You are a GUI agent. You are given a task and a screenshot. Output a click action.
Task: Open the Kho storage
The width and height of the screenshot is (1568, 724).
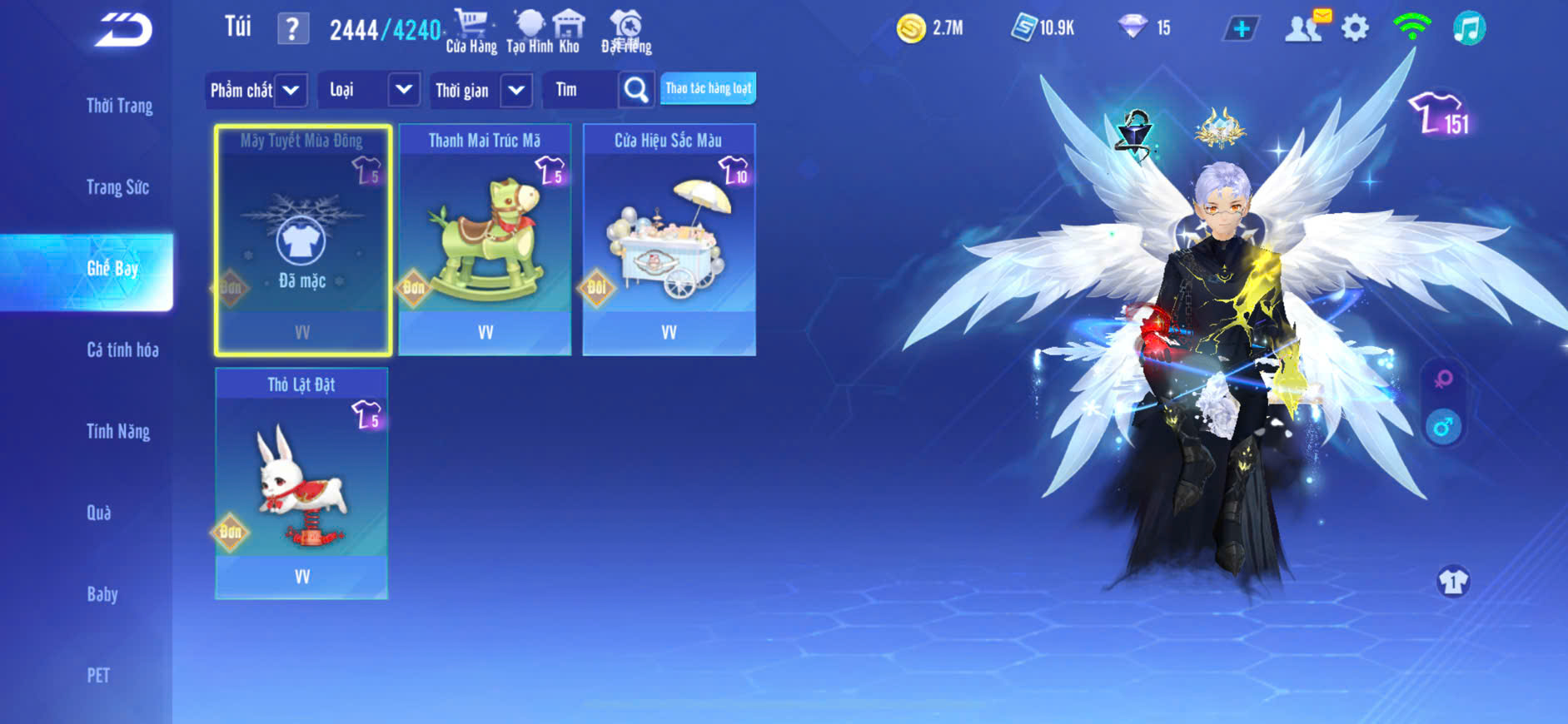coord(569,32)
